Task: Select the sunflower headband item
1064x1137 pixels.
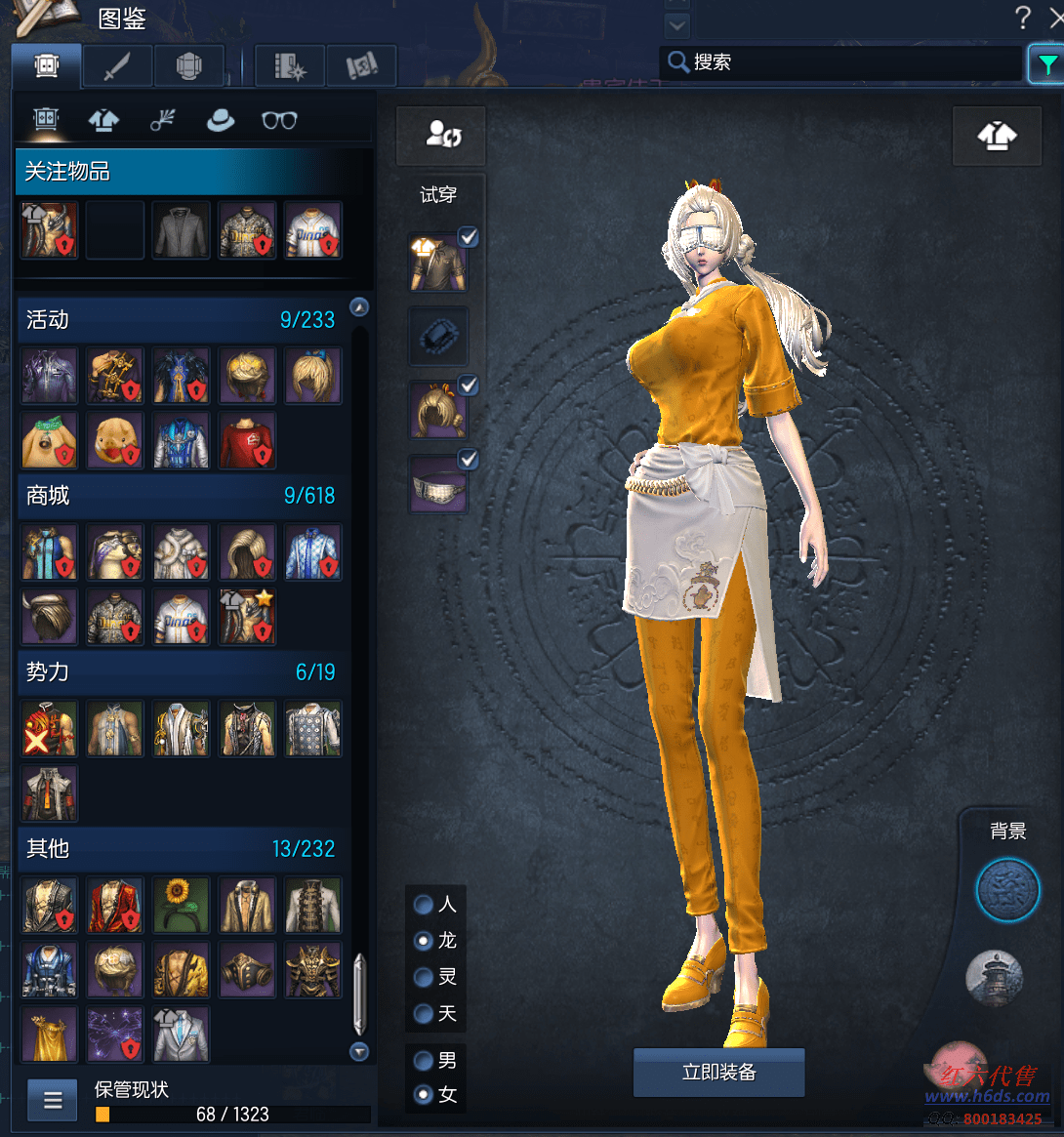Action: (x=181, y=905)
